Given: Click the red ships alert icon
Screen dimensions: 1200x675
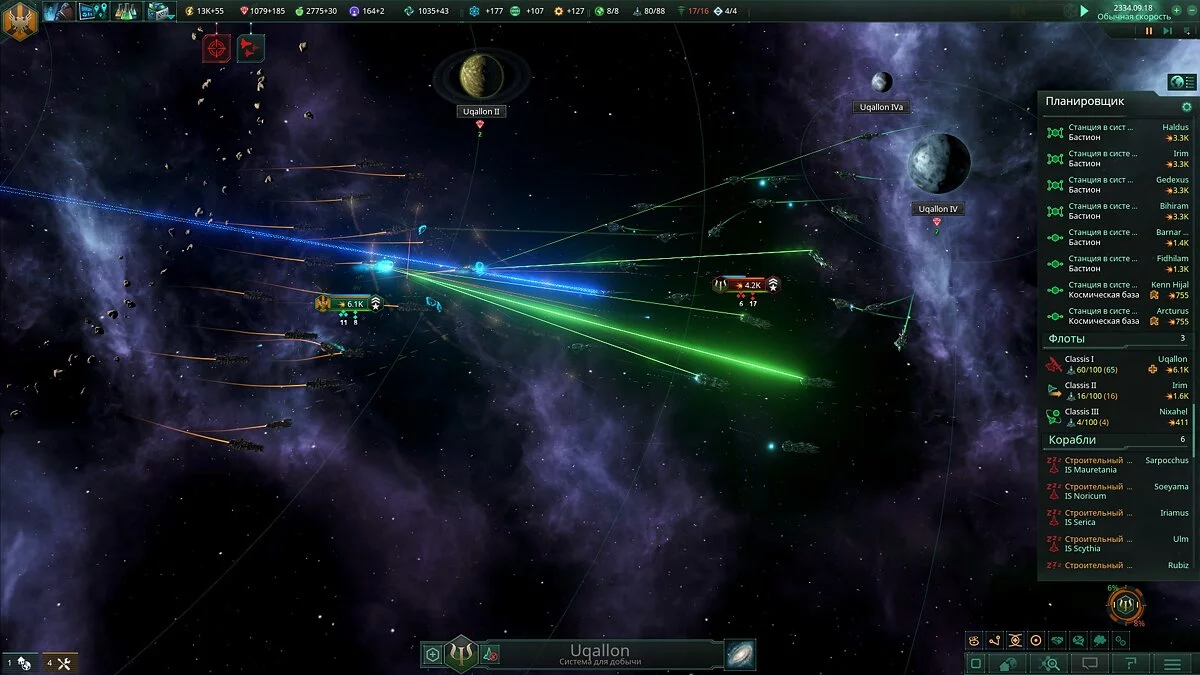Looking at the screenshot, I should click(x=250, y=47).
